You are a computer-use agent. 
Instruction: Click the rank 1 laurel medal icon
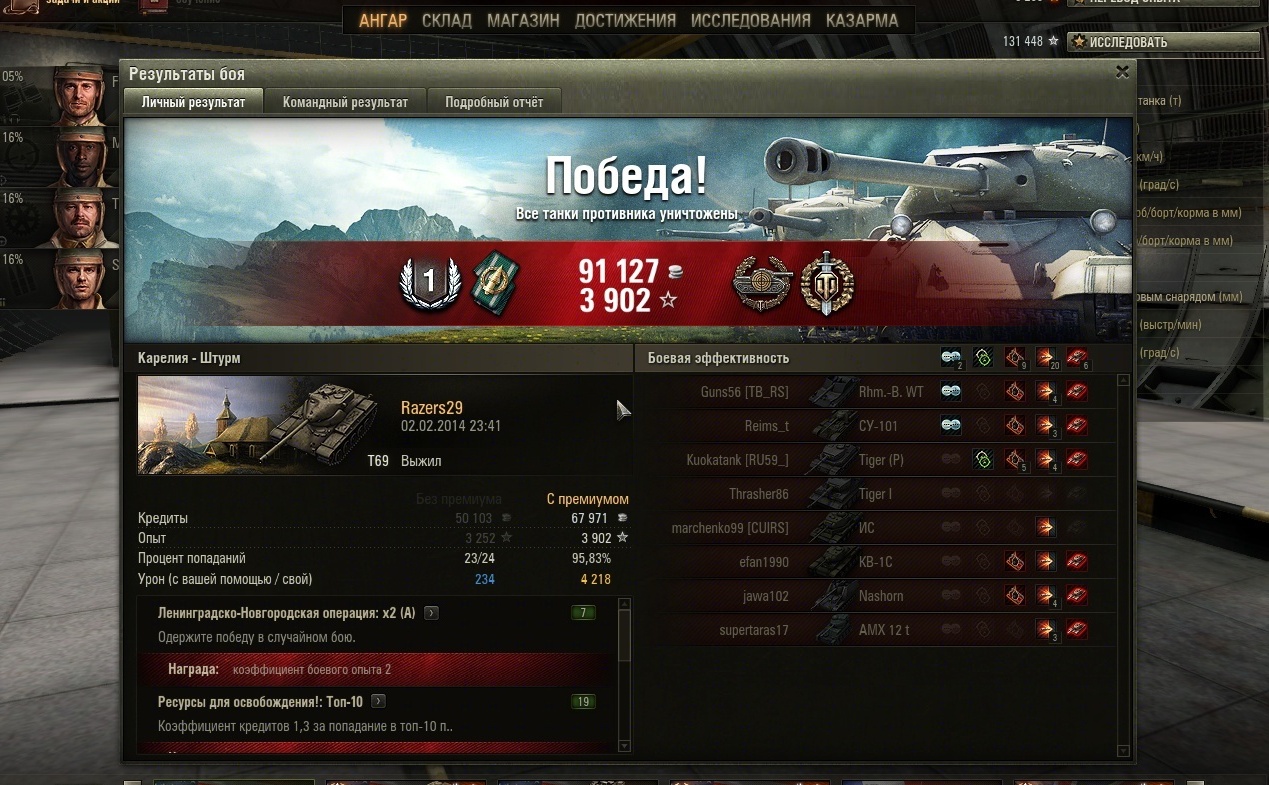(x=429, y=282)
